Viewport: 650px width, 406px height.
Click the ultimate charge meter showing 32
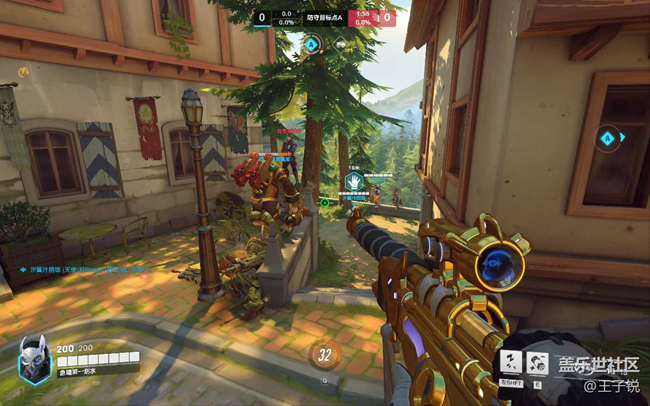point(323,354)
